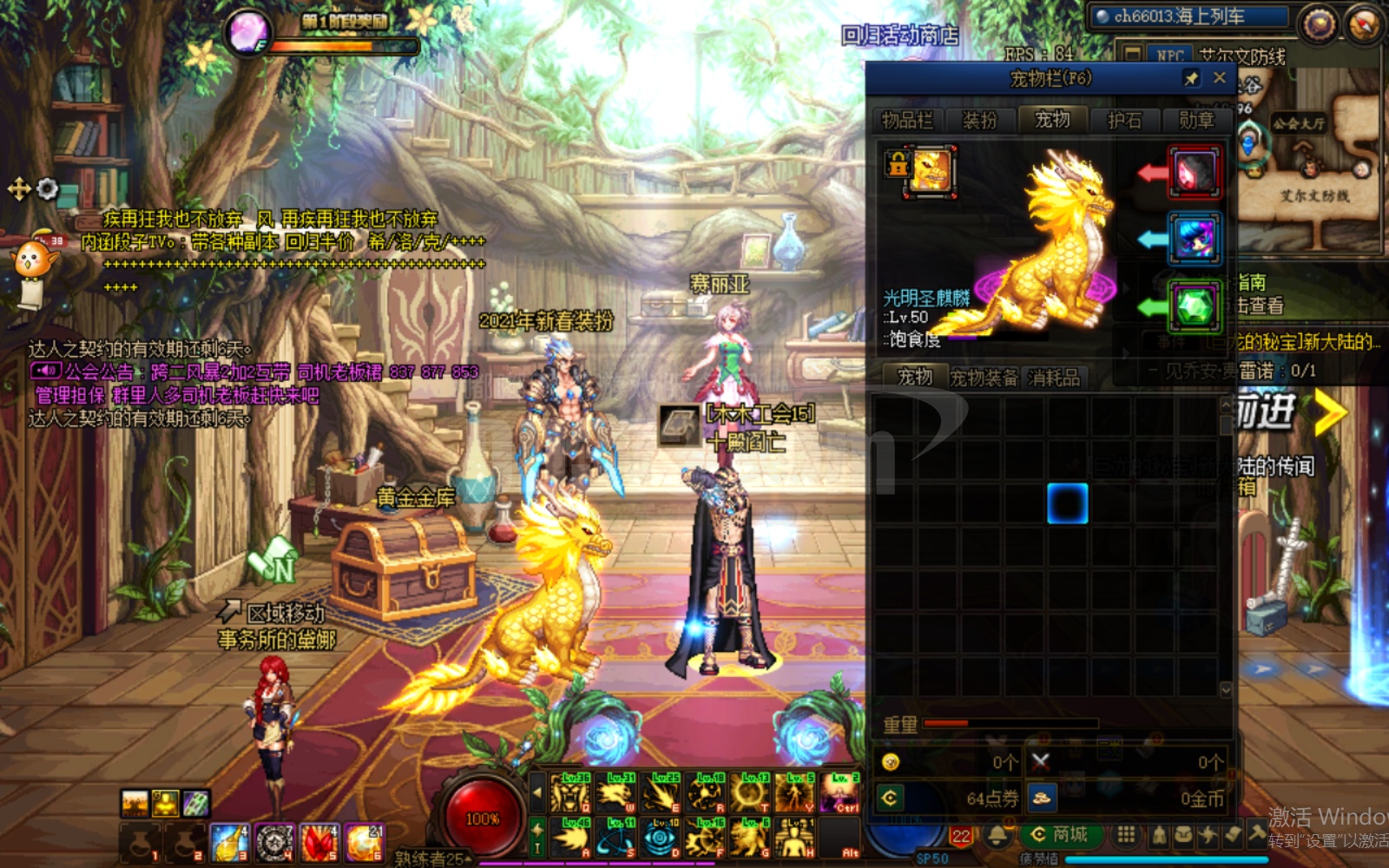This screenshot has height=868, width=1389.
Task: Switch to the 物品栏 items tab
Action: [906, 120]
